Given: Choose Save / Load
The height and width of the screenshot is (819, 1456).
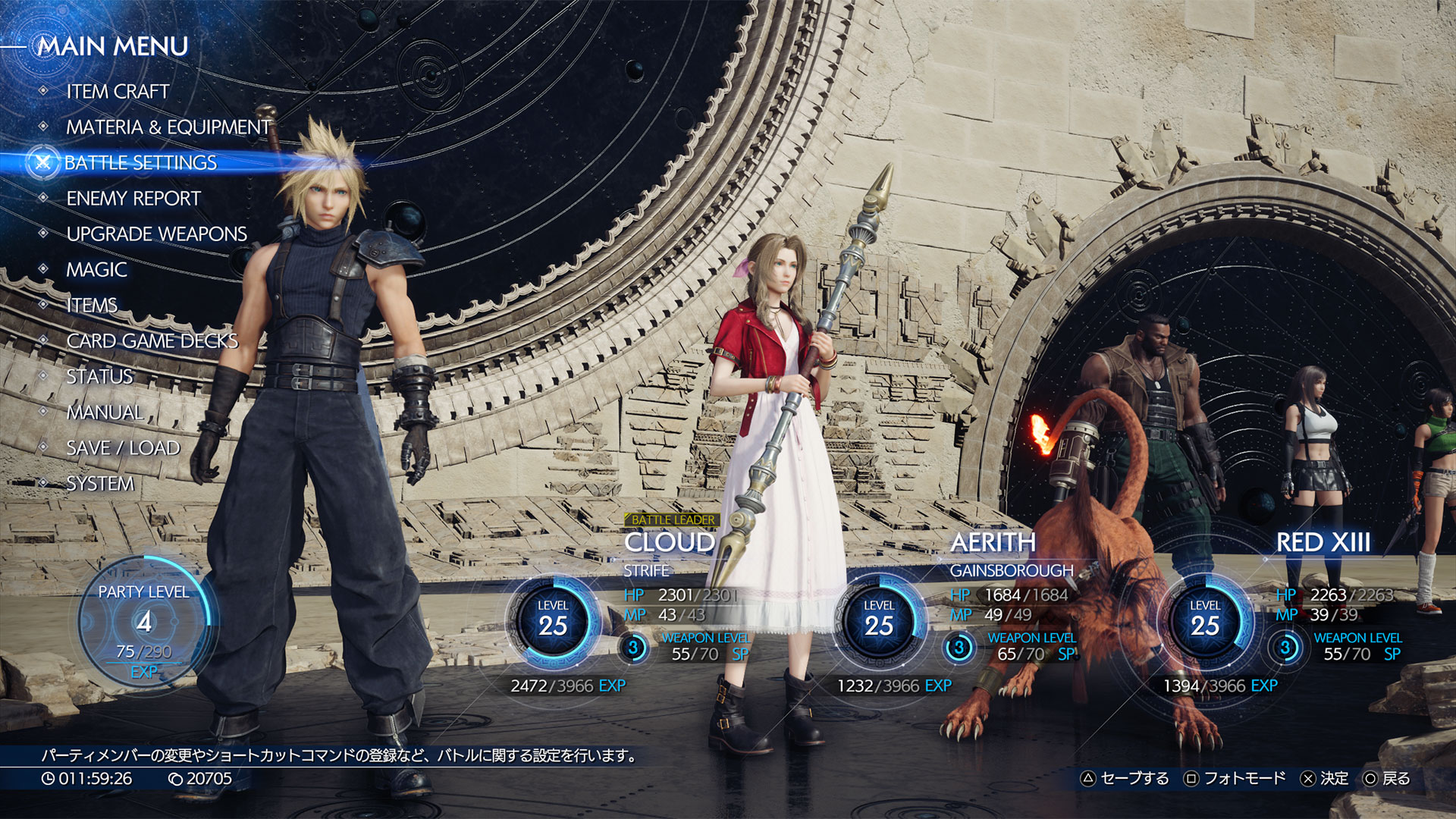Looking at the screenshot, I should (123, 448).
